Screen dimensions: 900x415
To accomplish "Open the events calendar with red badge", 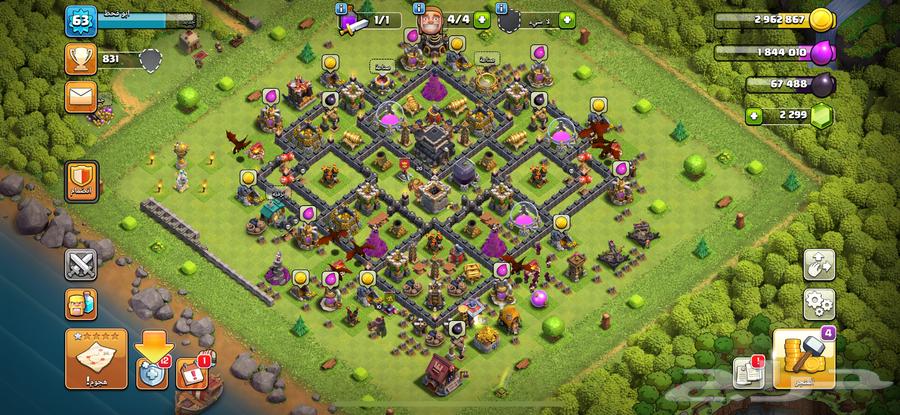I will [191, 374].
